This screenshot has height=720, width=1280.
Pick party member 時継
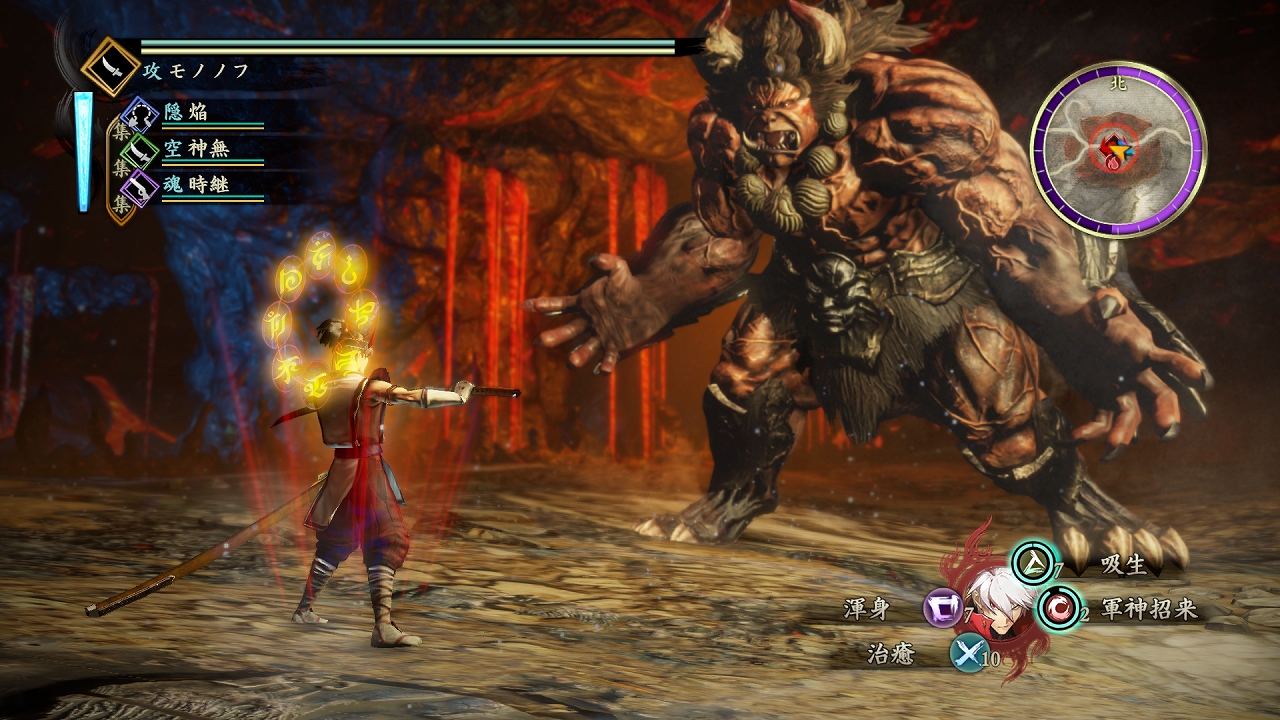[141, 186]
